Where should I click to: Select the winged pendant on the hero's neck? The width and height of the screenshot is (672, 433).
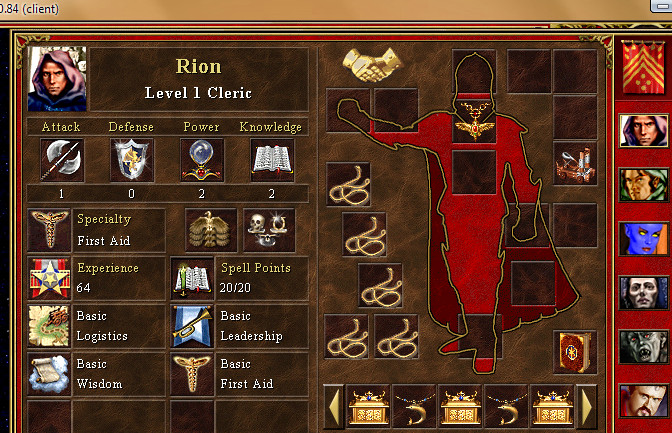(x=473, y=125)
